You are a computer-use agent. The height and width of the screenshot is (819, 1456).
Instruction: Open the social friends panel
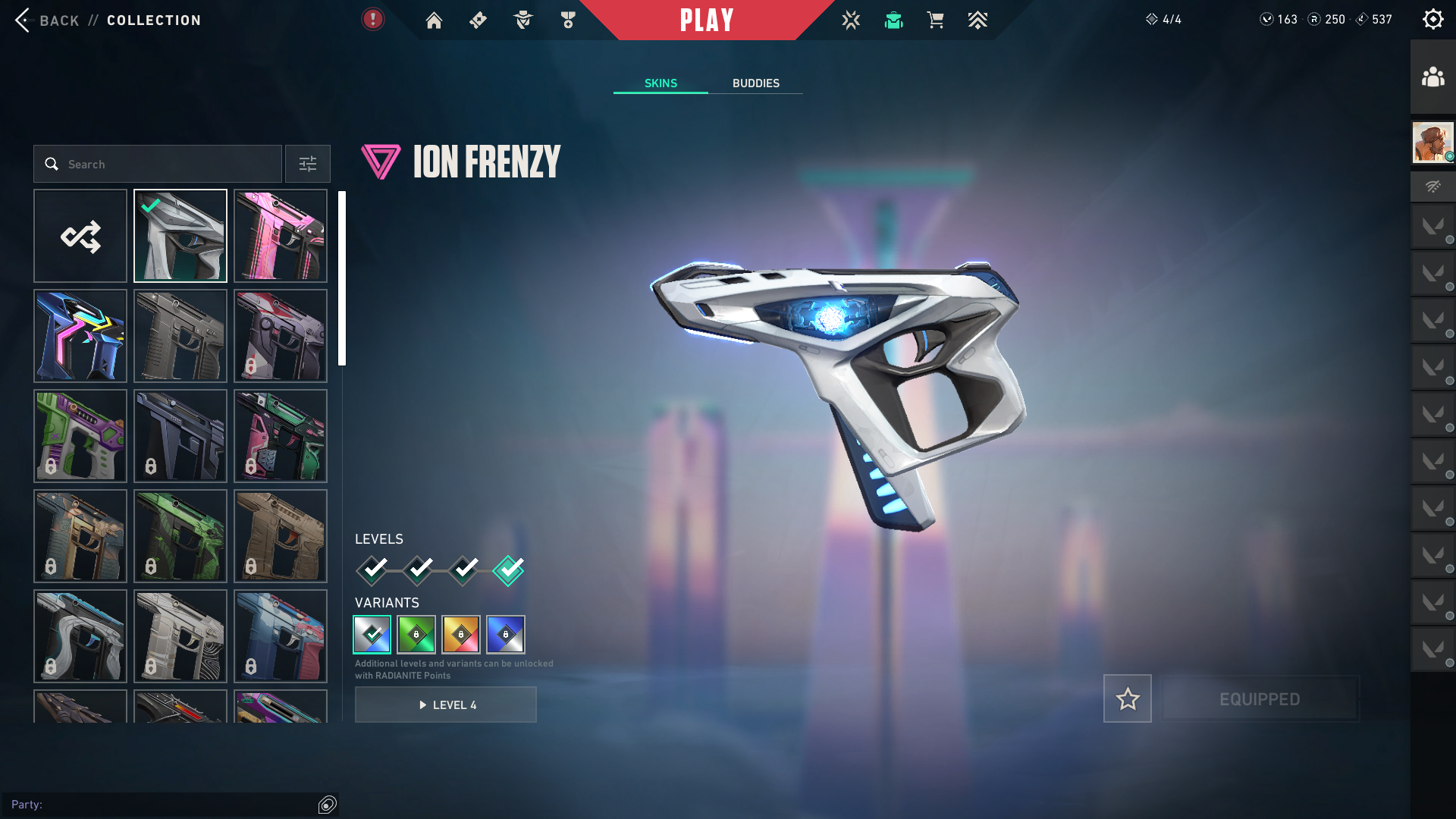coord(1432,77)
